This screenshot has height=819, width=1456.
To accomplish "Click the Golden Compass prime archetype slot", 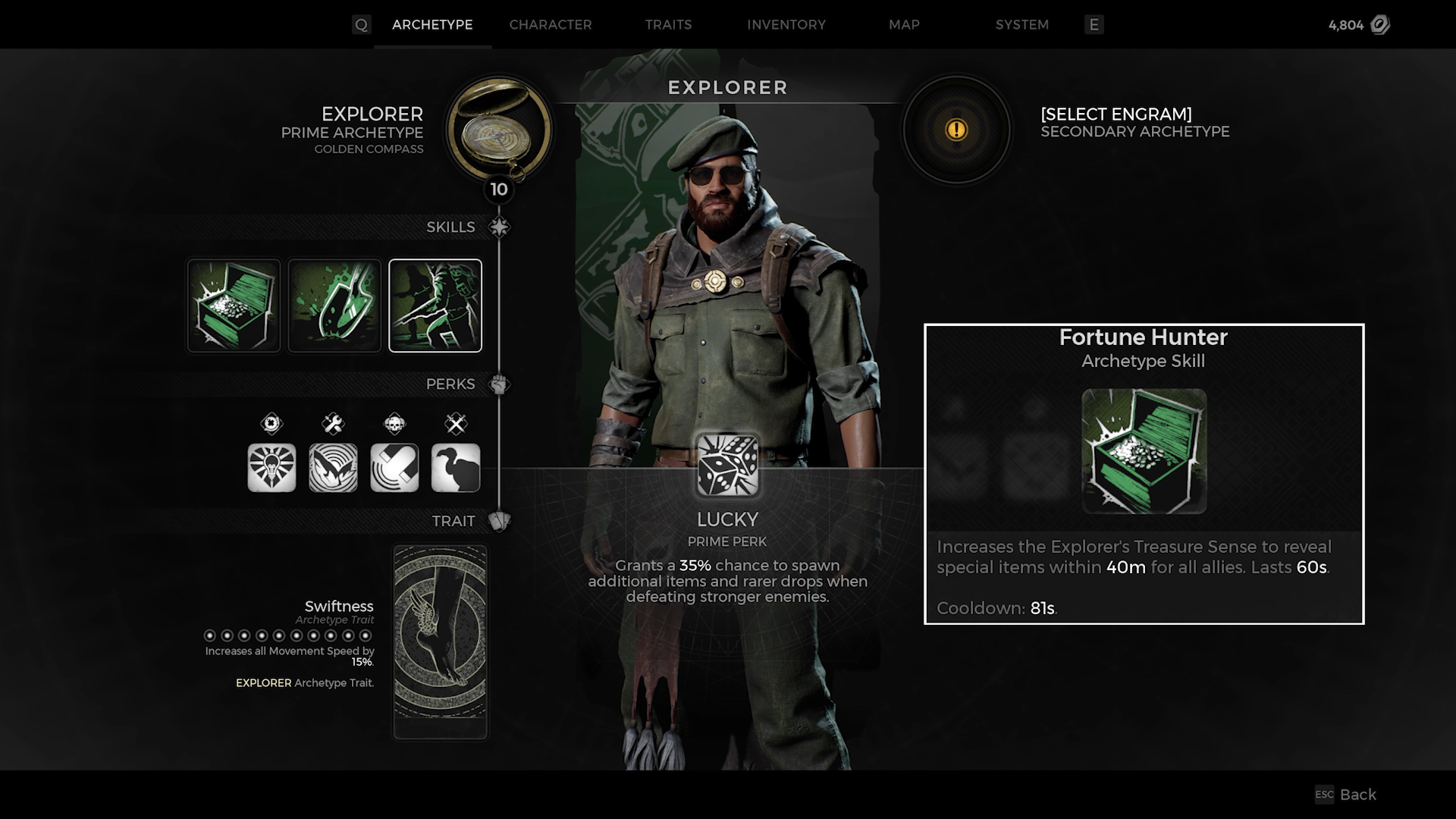I will coord(498,129).
